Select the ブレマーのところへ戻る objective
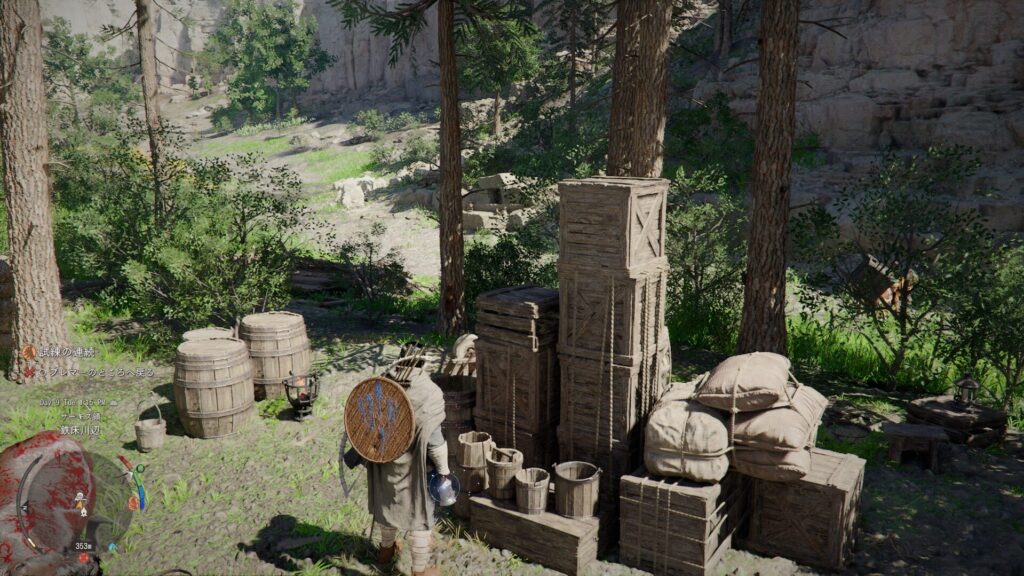Image resolution: width=1024 pixels, height=576 pixels. pos(96,372)
